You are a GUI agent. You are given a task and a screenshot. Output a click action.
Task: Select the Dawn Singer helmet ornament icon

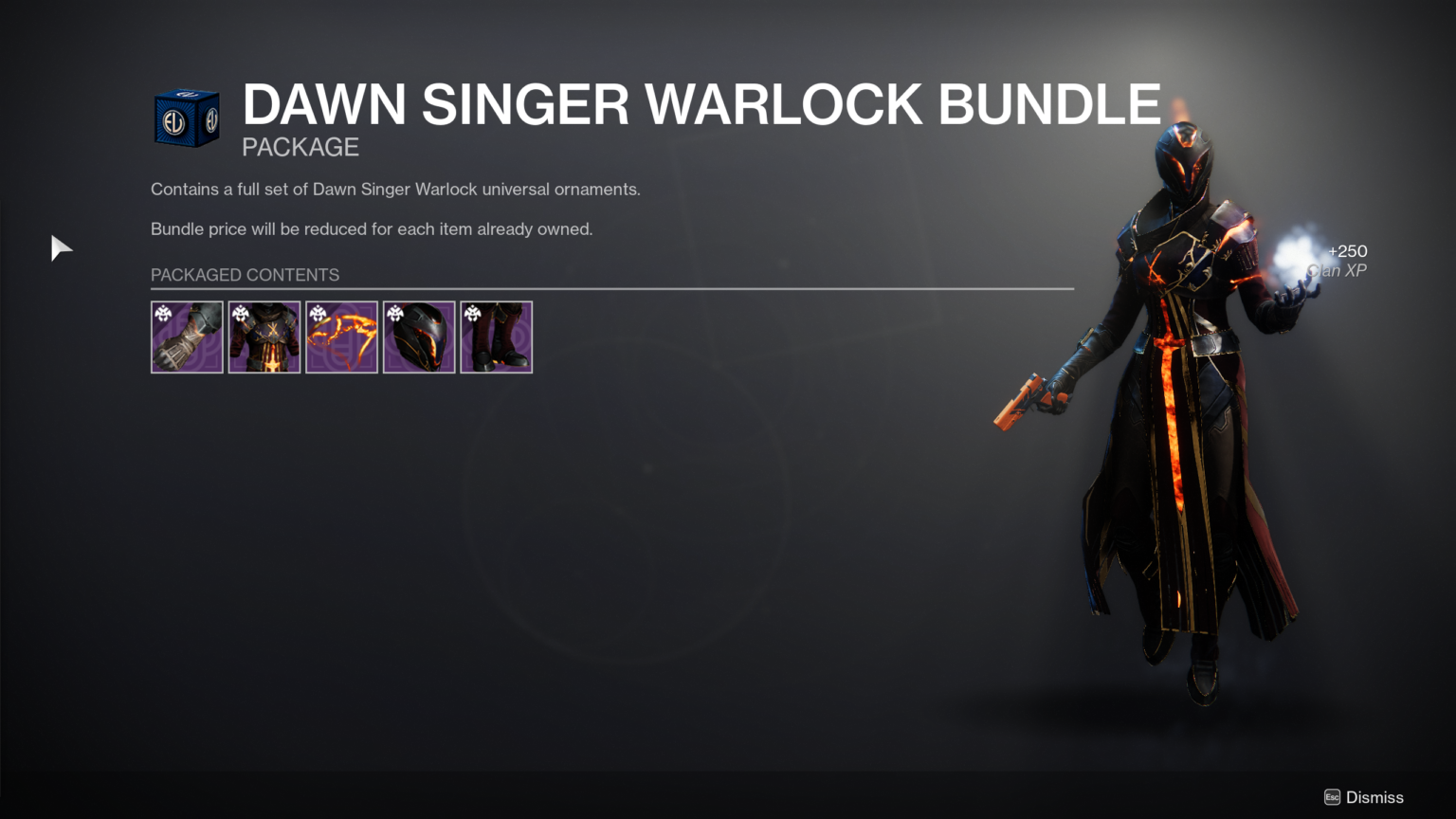[419, 337]
